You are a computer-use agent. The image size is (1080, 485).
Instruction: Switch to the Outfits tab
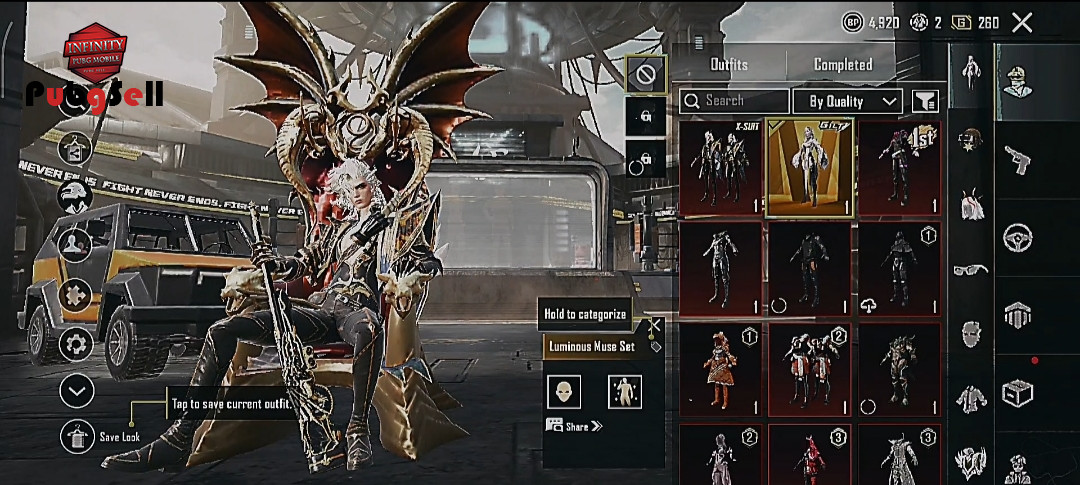click(x=728, y=64)
